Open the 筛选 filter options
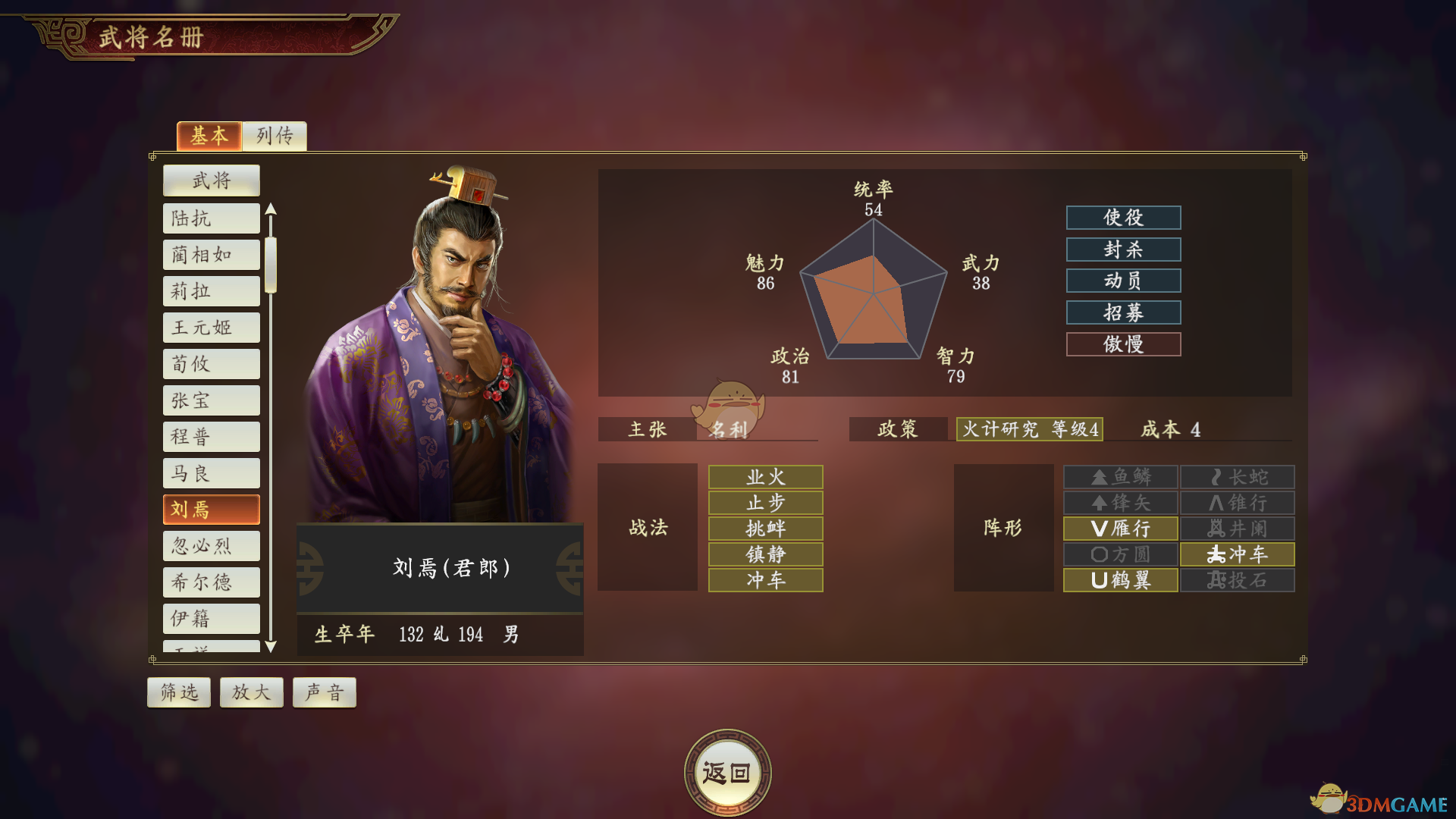Screen dimensions: 1456x819 pyautogui.click(x=178, y=692)
